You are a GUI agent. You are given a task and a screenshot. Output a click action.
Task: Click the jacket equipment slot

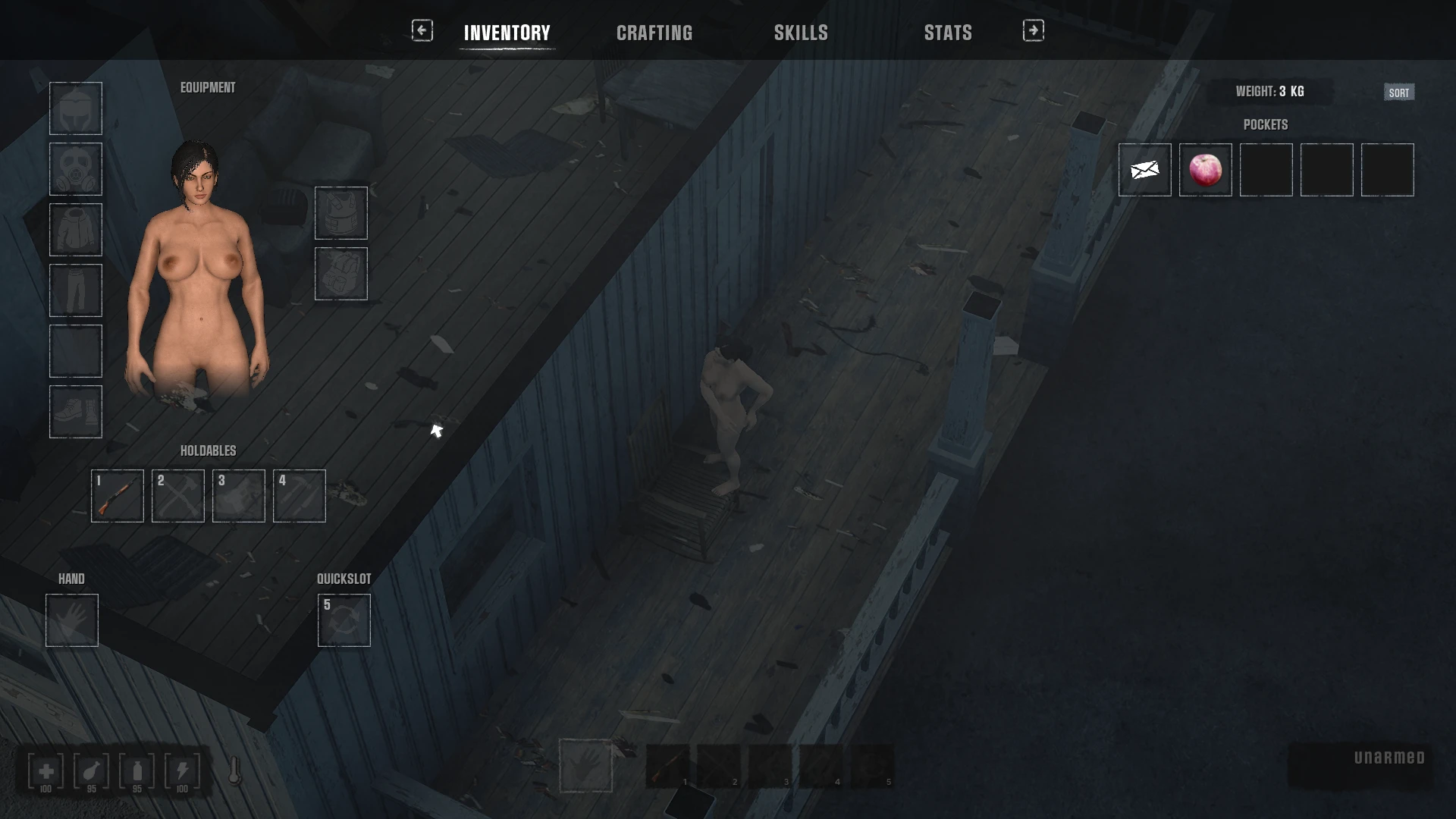[x=76, y=230]
